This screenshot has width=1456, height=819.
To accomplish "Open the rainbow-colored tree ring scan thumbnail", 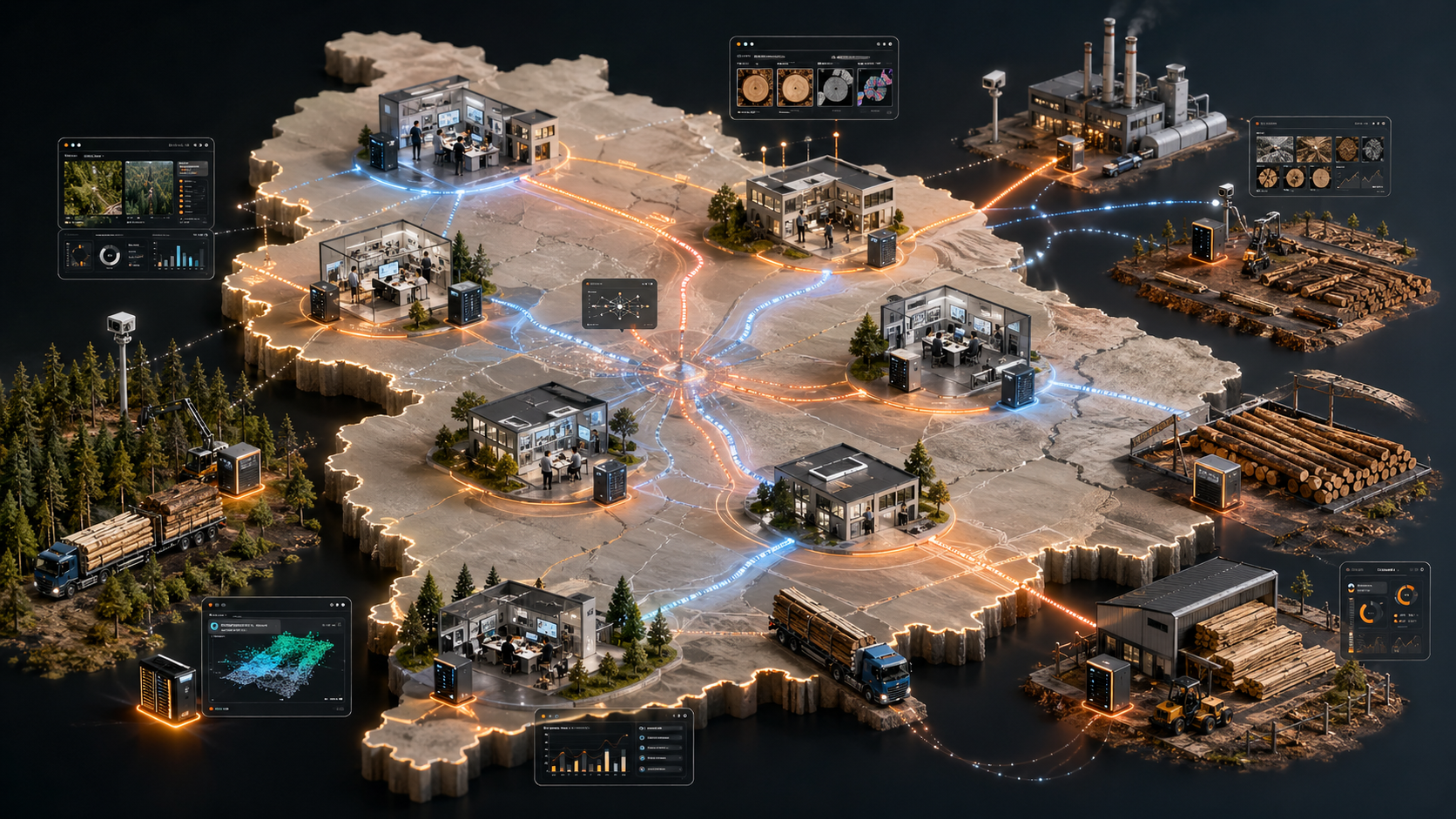I will click(875, 88).
